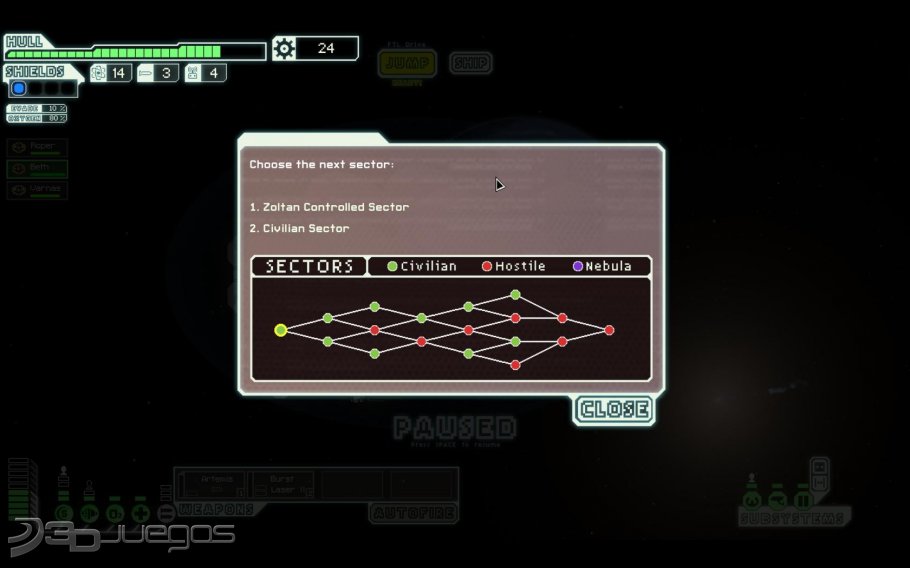
Task: Choose the Zoltan Controlled Sector option
Action: (x=329, y=207)
